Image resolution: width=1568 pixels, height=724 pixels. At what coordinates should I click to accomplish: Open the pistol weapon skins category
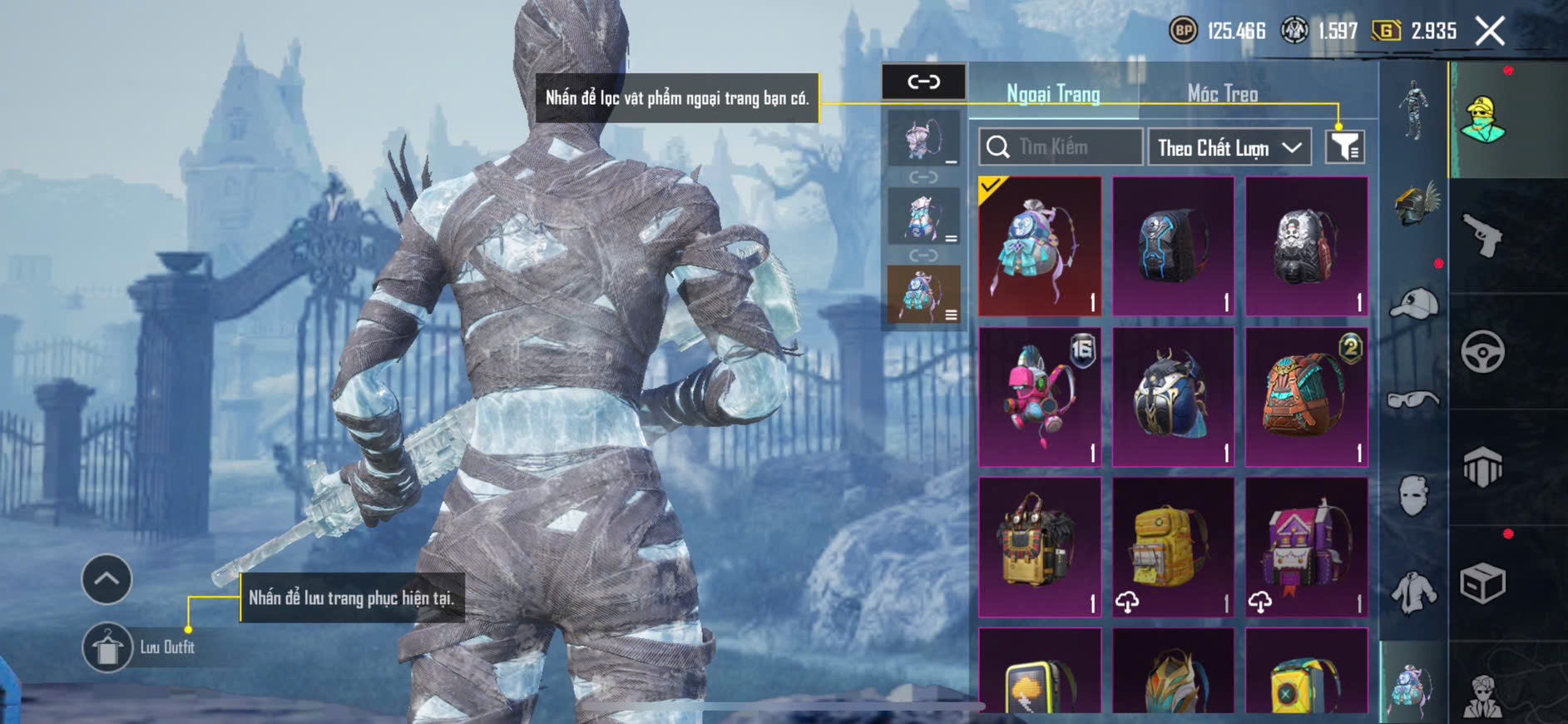(x=1482, y=236)
